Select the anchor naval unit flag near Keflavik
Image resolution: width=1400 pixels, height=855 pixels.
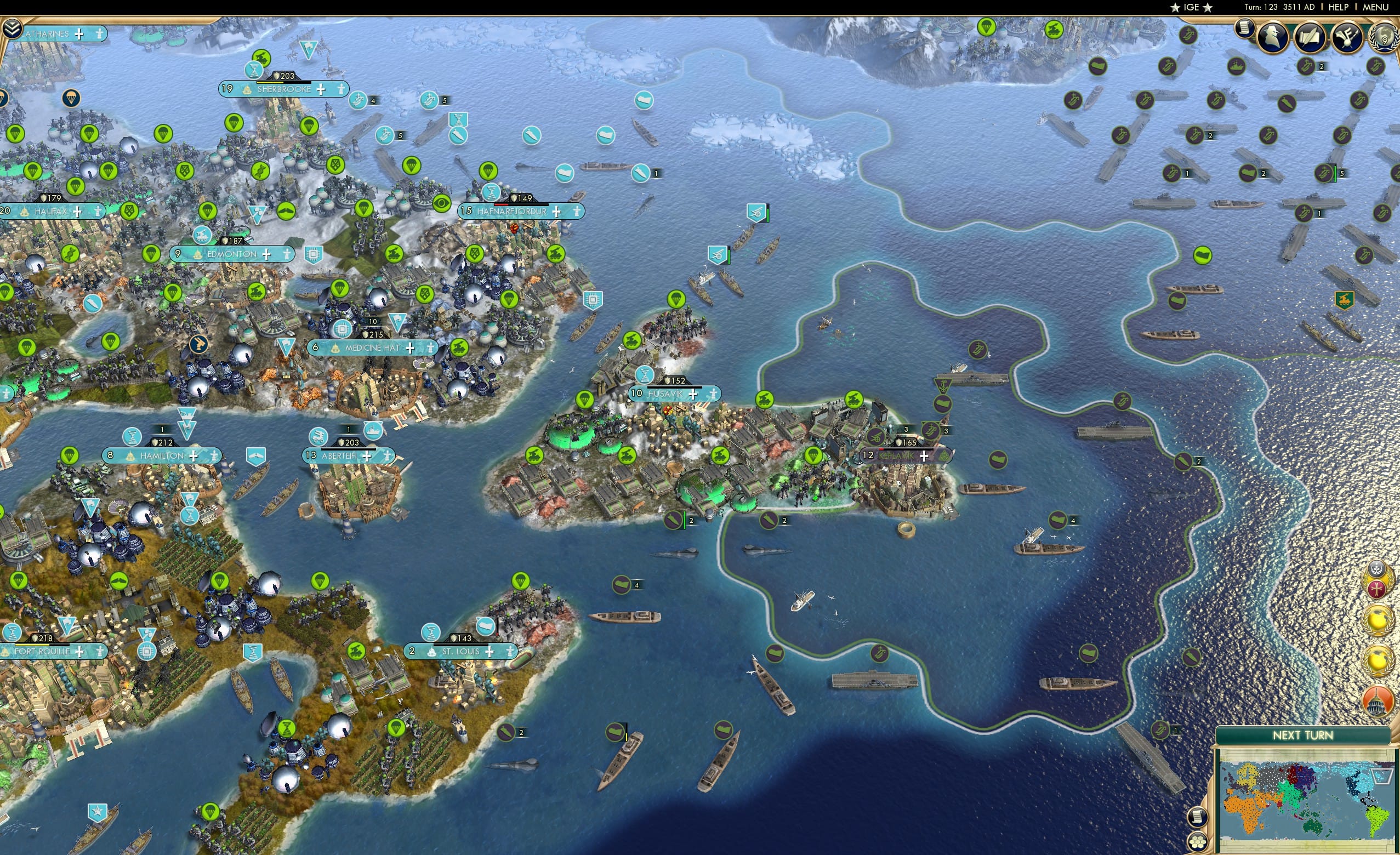[944, 387]
